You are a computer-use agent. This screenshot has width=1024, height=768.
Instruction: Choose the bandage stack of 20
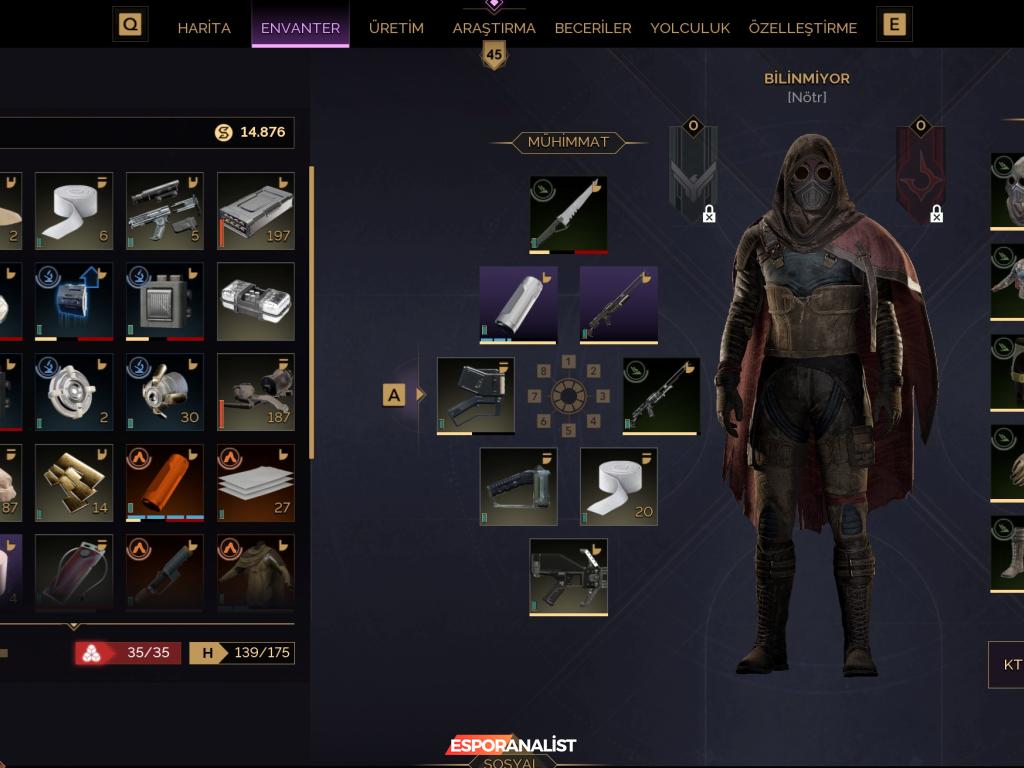click(x=619, y=486)
